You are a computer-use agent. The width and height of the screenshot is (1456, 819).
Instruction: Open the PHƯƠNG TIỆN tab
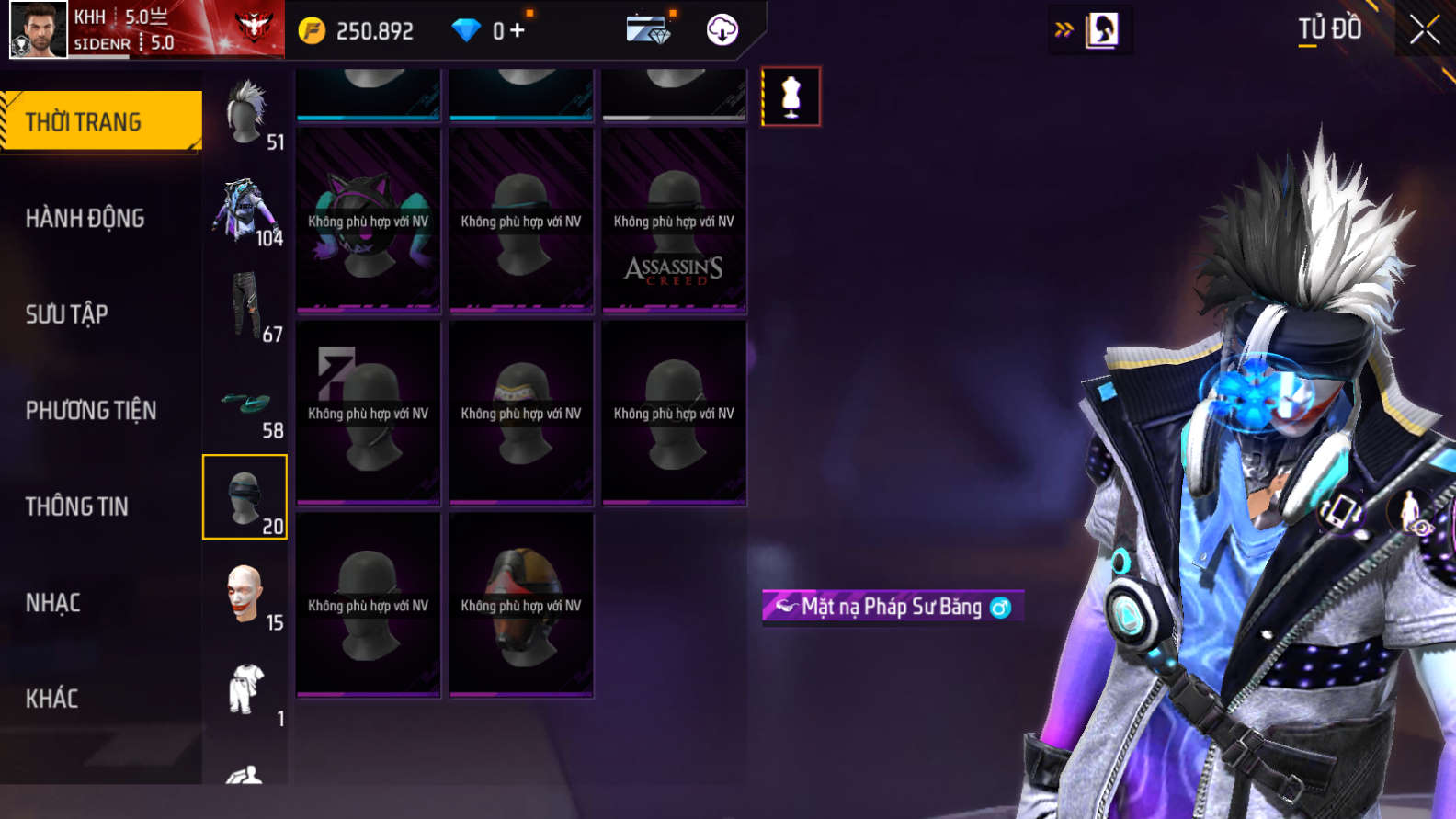click(x=91, y=410)
